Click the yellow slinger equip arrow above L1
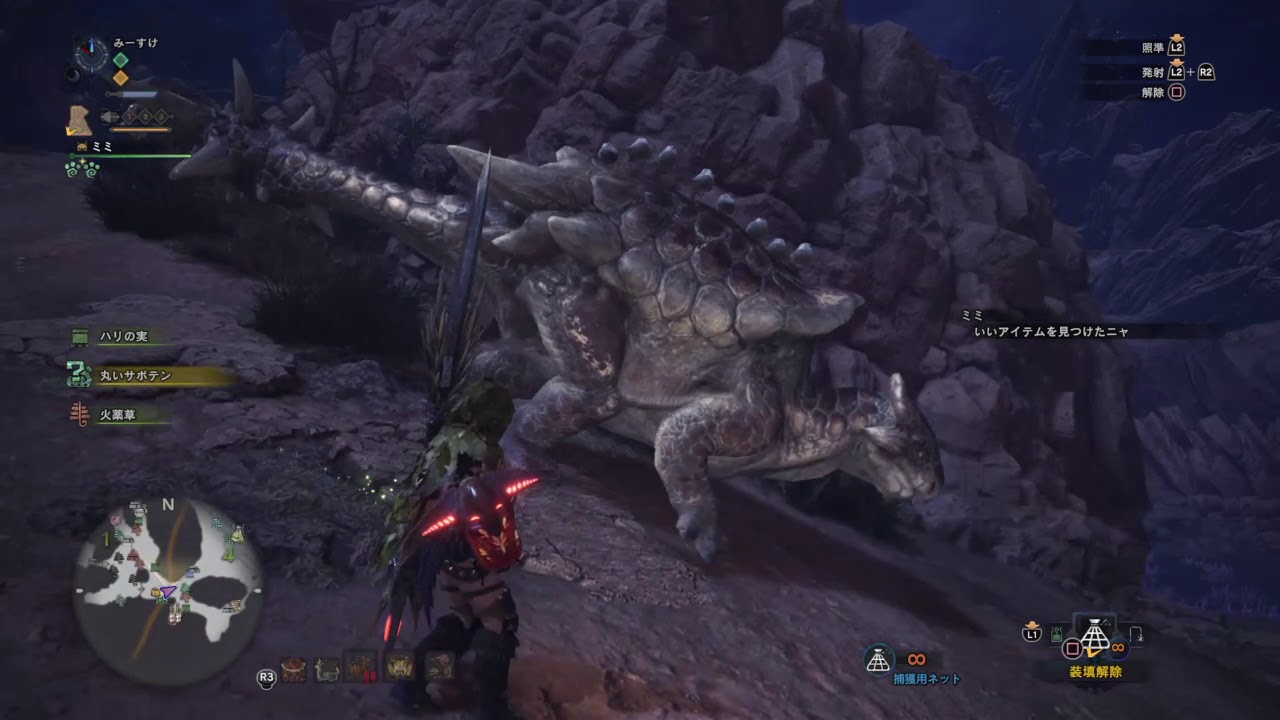Screen dimensions: 1280x720 1031,623
